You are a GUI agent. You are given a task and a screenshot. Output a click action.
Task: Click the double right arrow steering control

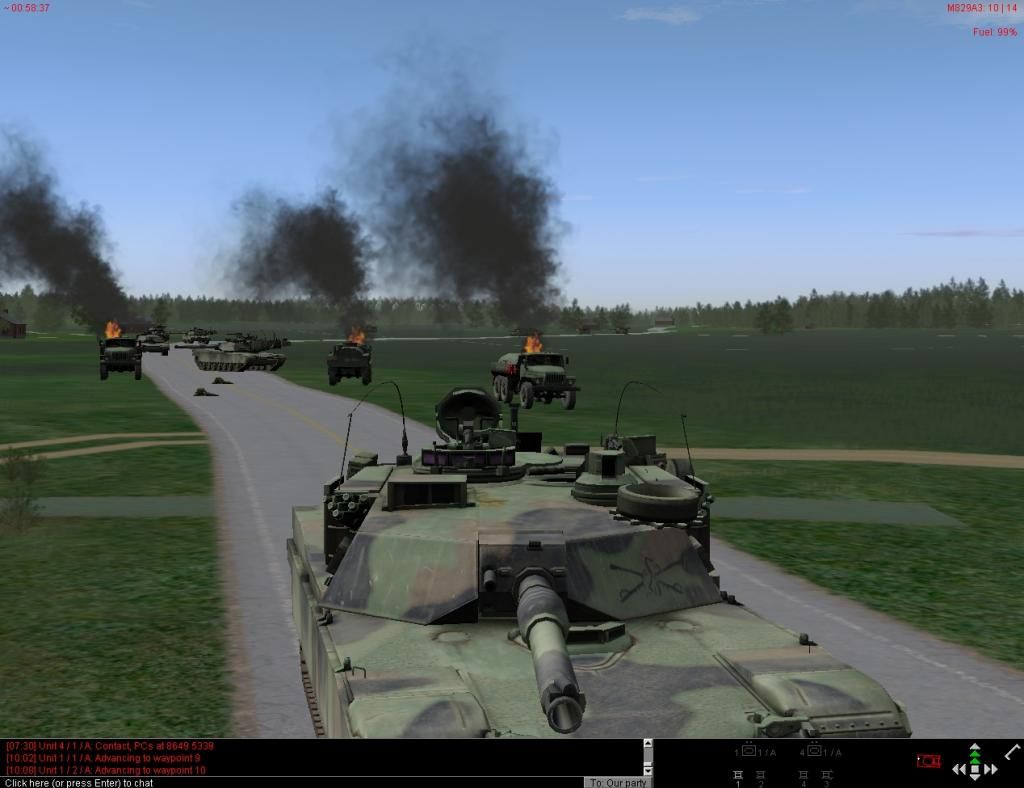[991, 769]
